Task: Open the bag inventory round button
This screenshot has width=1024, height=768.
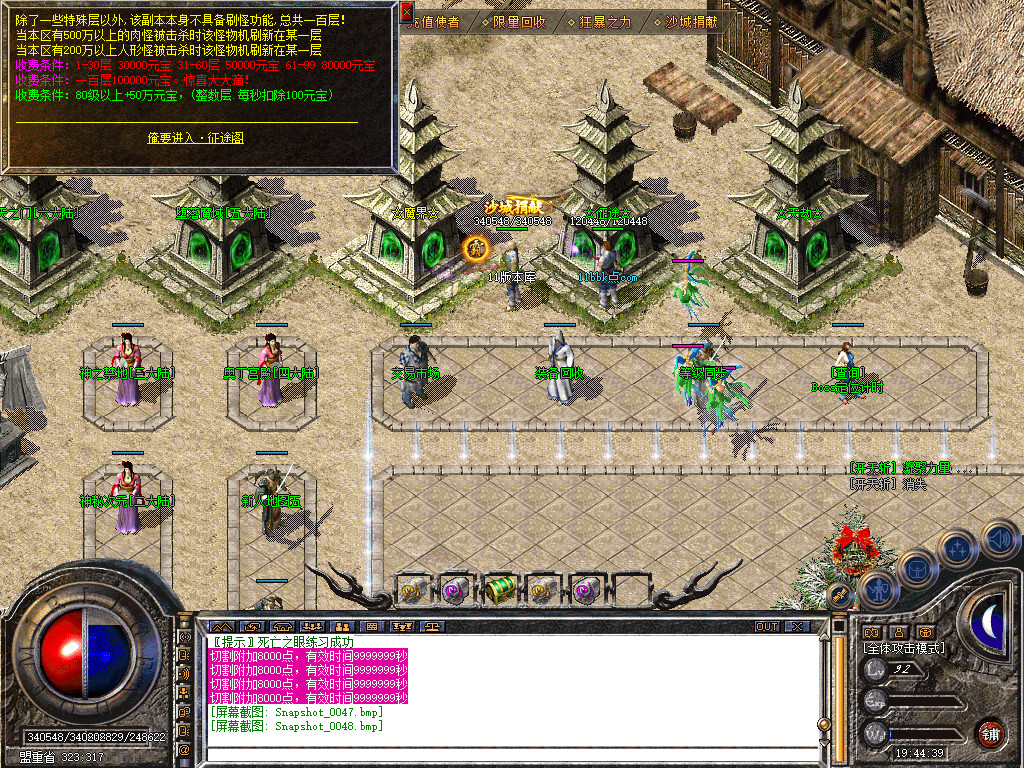Action: pos(917,568)
